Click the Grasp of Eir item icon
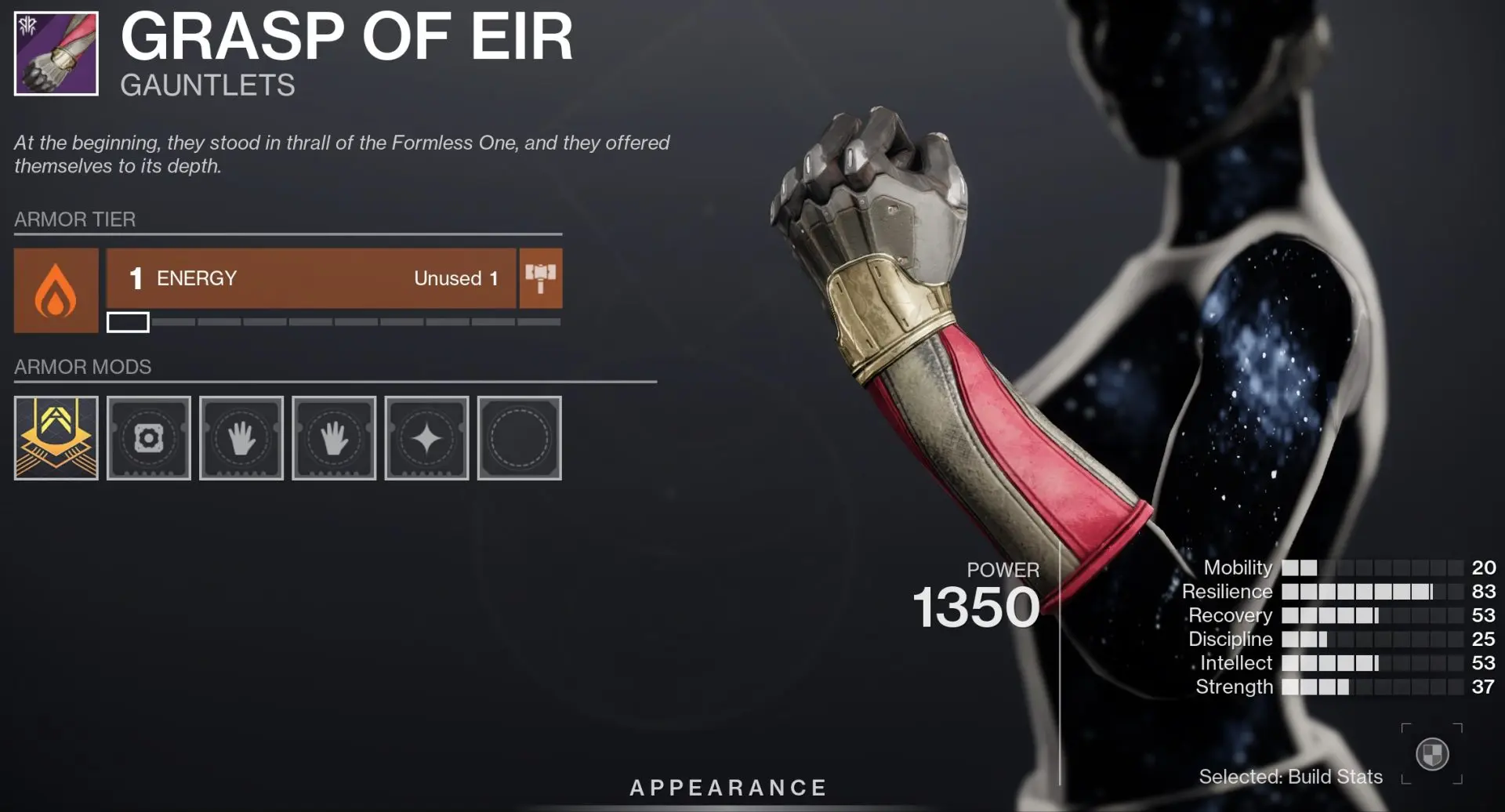Viewport: 1505px width, 812px height. (53, 53)
